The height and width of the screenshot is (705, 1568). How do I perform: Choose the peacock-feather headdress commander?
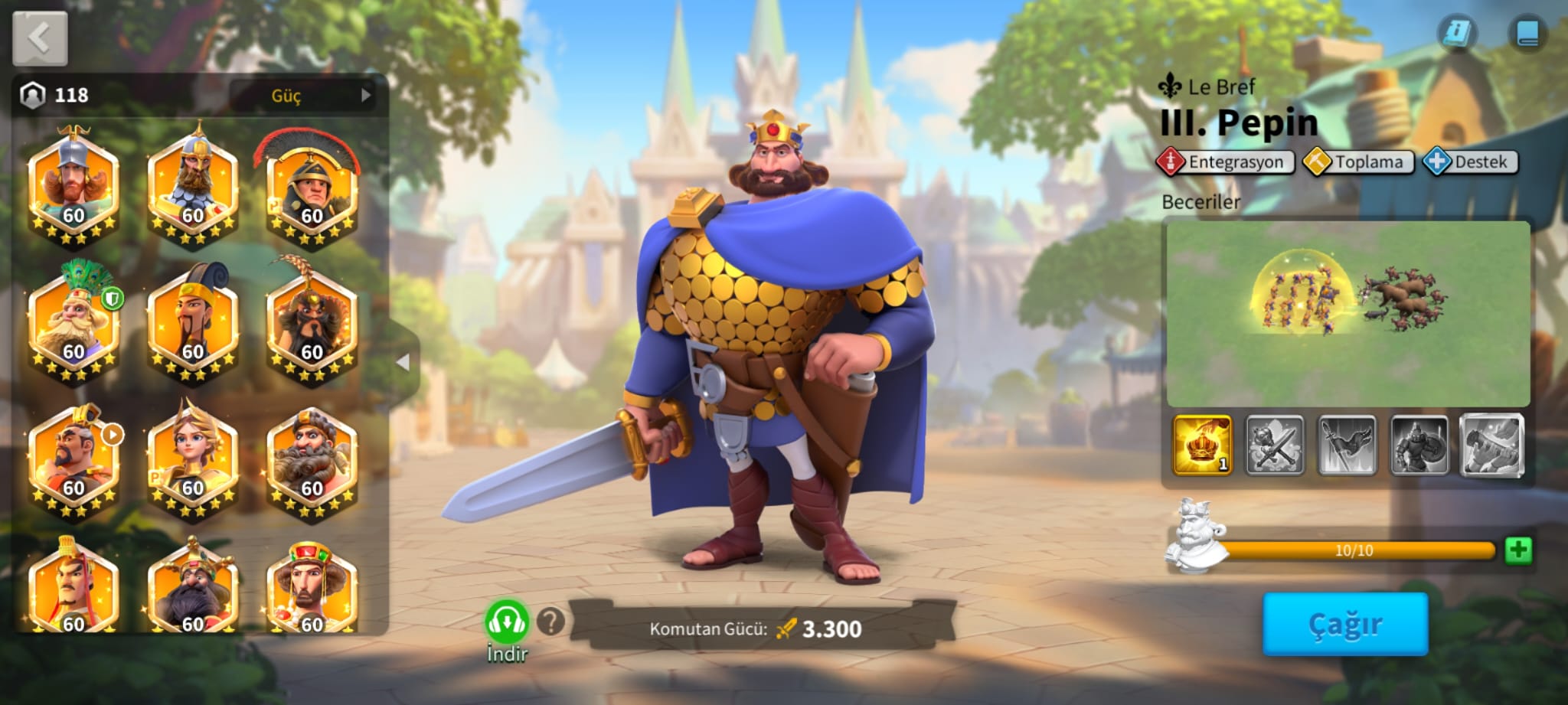[x=74, y=325]
